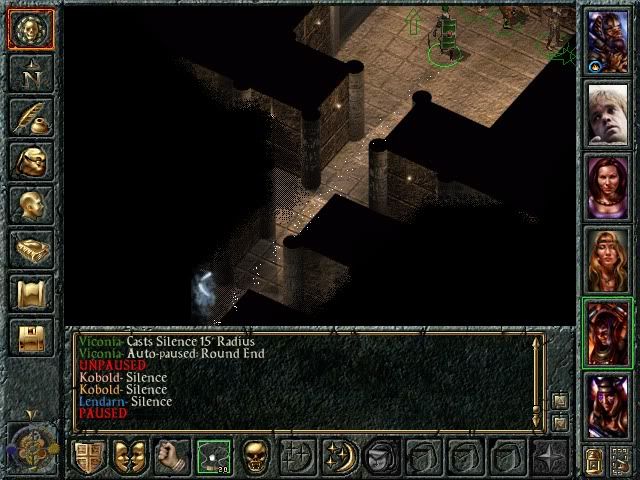
Task: Select the horned-helmet character portrait
Action: click(608, 403)
